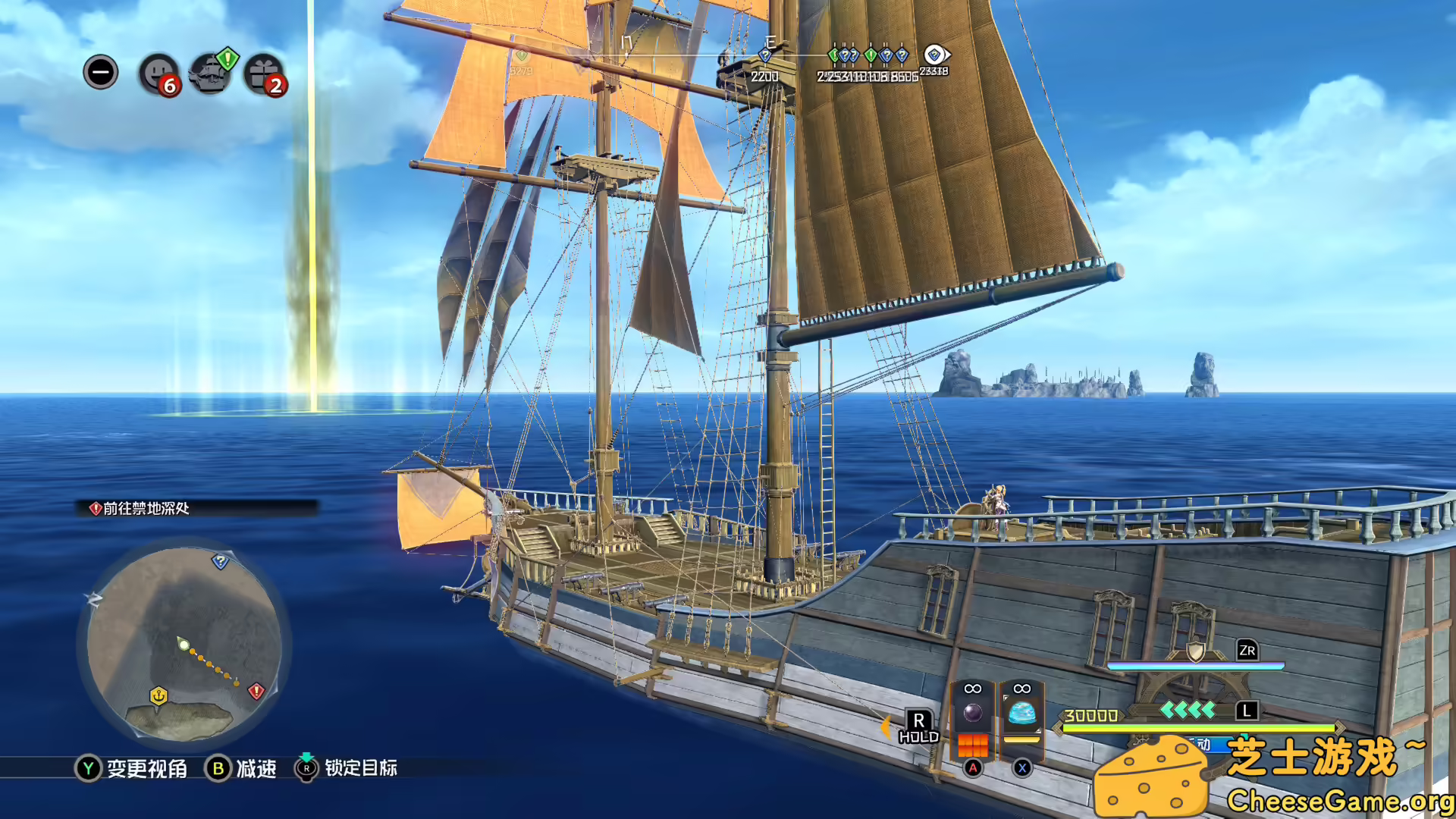Click the eye icon showing 23318

tap(932, 52)
